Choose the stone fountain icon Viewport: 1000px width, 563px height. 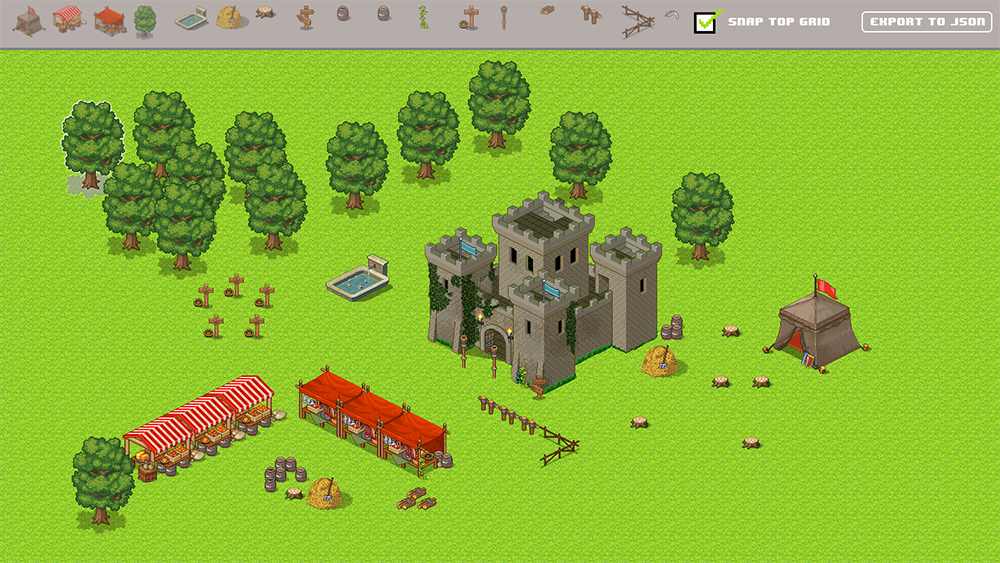point(191,20)
